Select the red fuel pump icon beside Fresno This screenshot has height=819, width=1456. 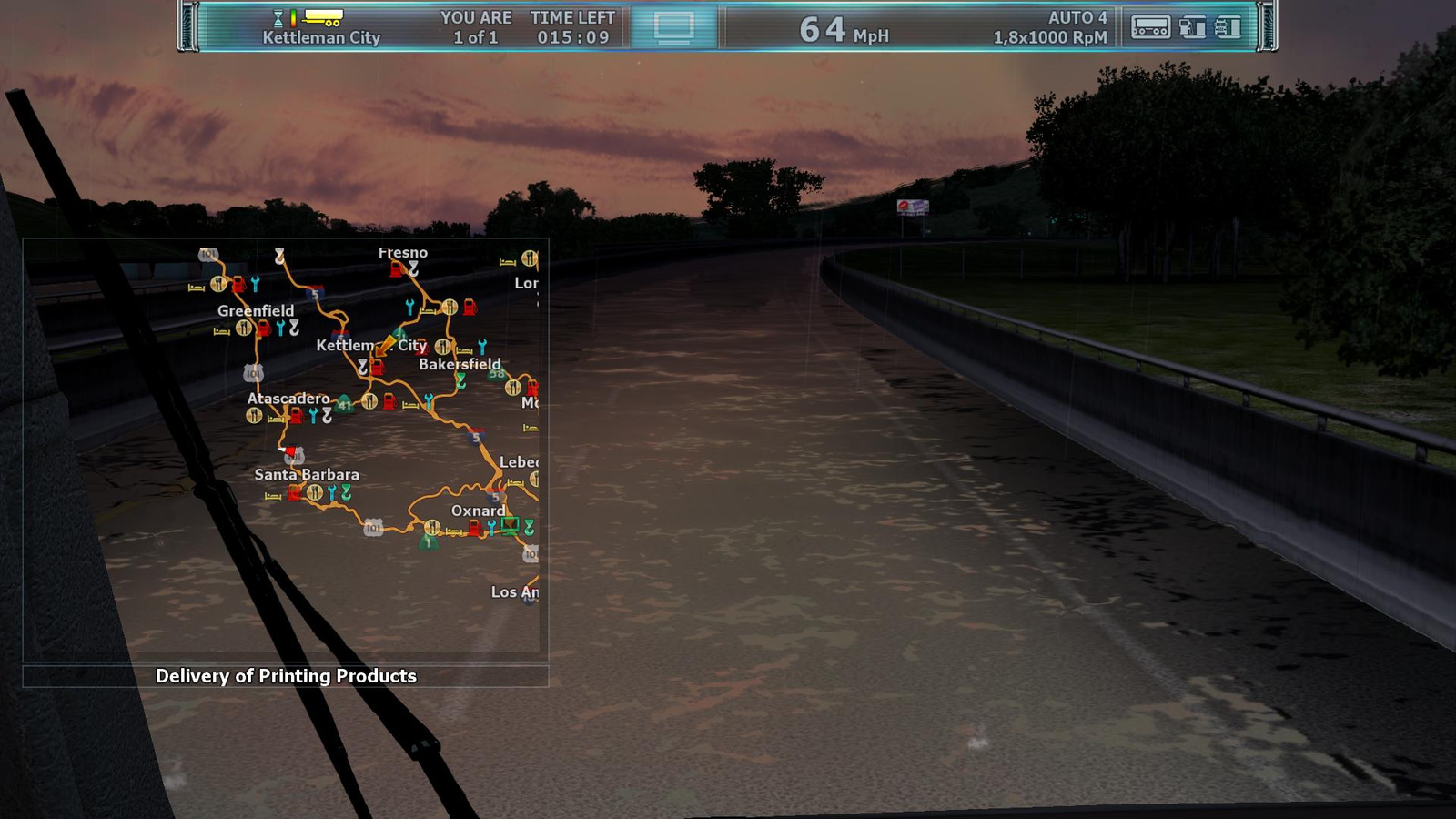tap(396, 269)
